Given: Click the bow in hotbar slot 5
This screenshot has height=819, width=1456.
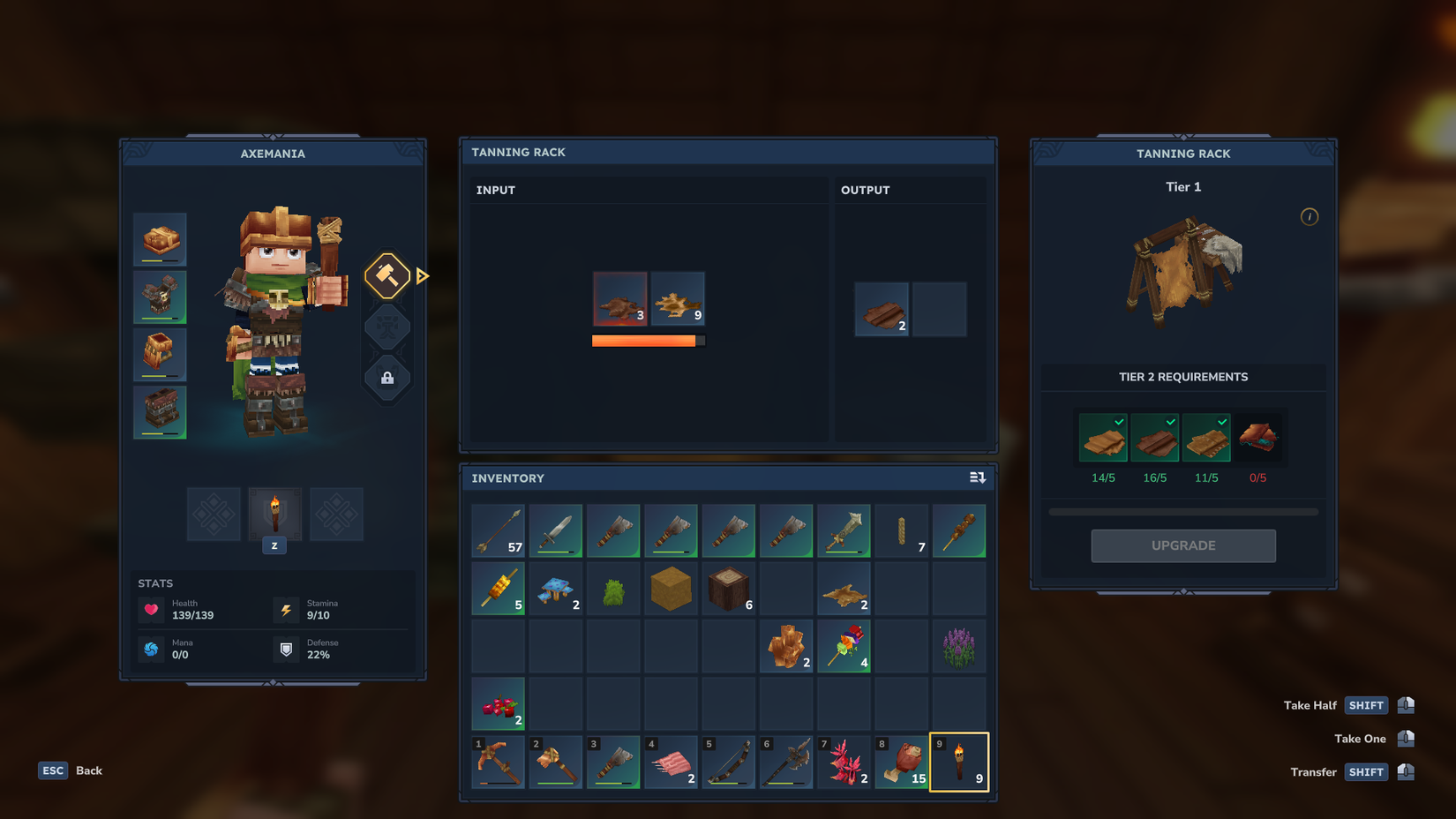Looking at the screenshot, I should (x=728, y=762).
